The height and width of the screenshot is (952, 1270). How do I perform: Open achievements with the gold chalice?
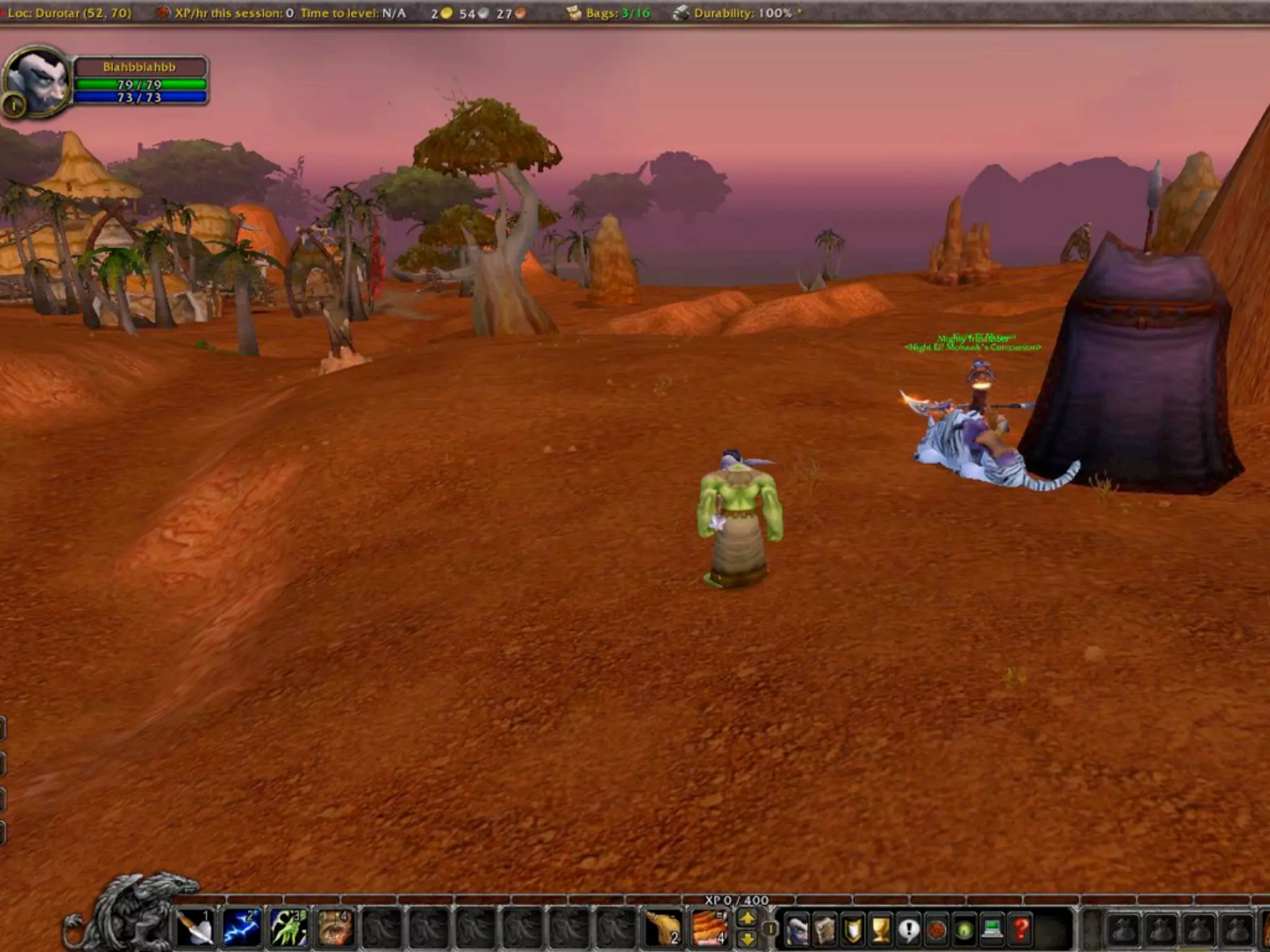click(x=881, y=930)
